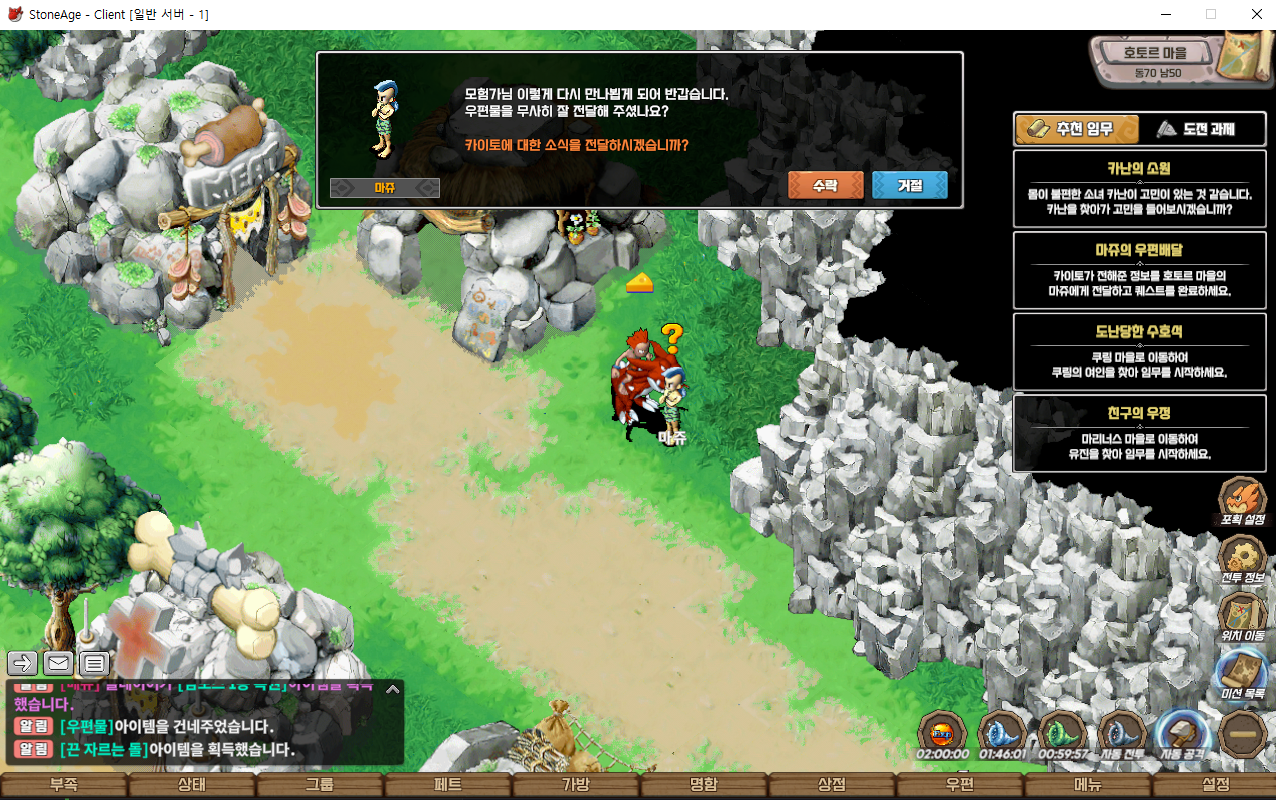Switch to the 도전 과제 tab

coord(1194,129)
